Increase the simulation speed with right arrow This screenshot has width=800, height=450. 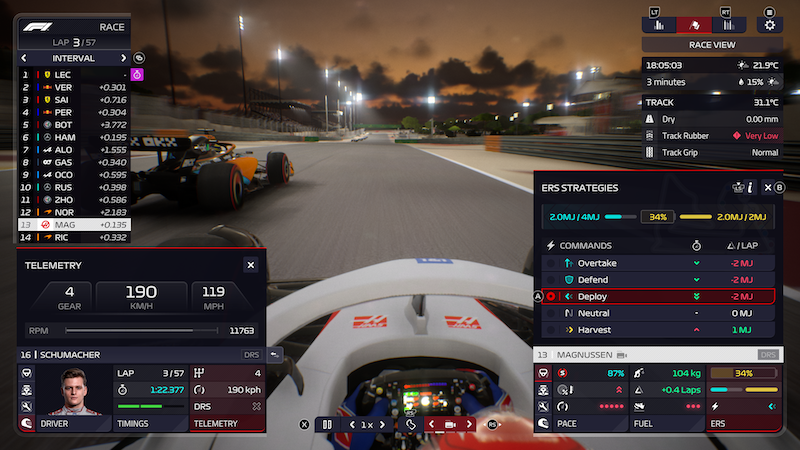coord(382,424)
